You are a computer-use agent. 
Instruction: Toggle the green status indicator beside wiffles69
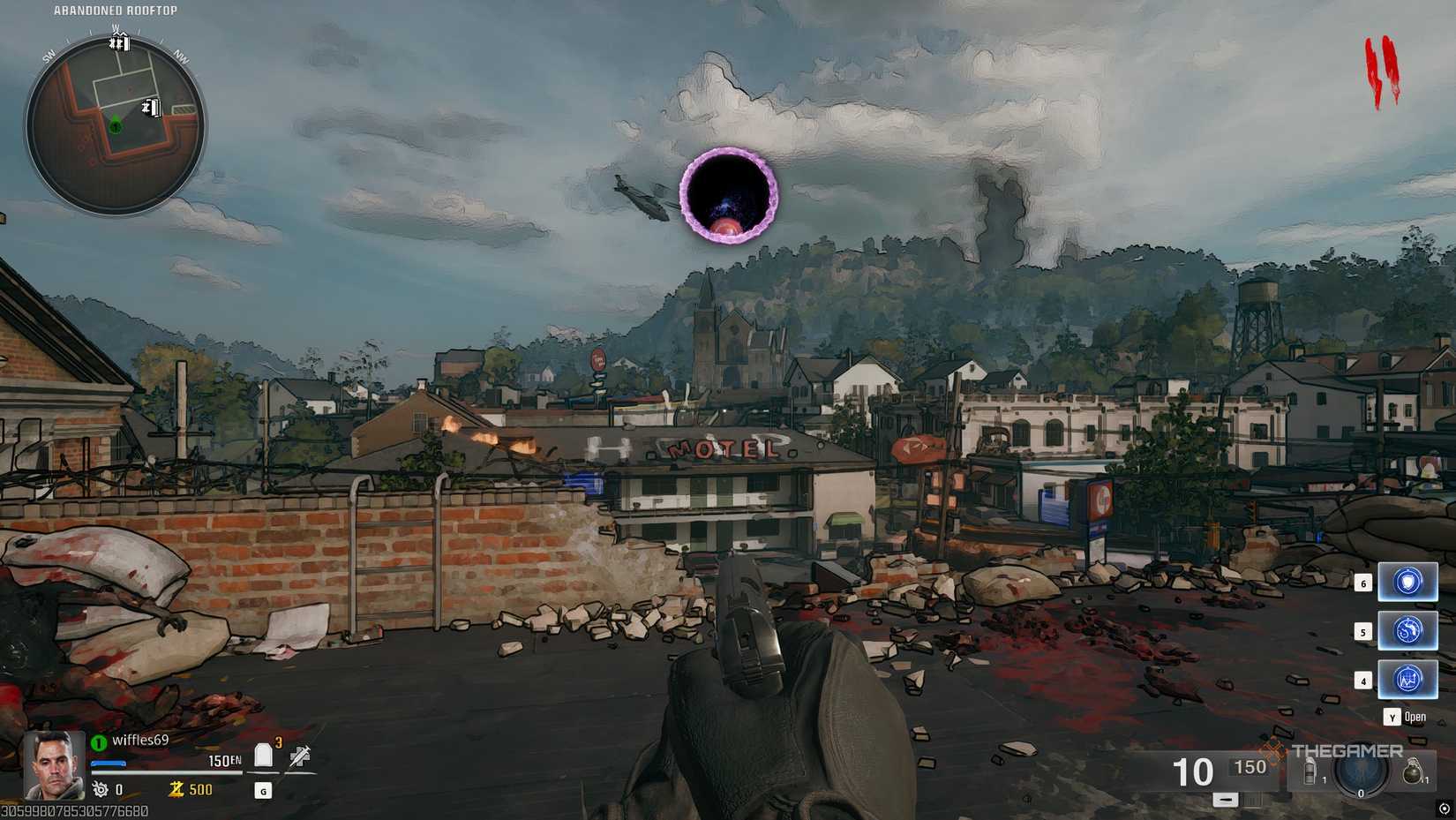tap(98, 741)
